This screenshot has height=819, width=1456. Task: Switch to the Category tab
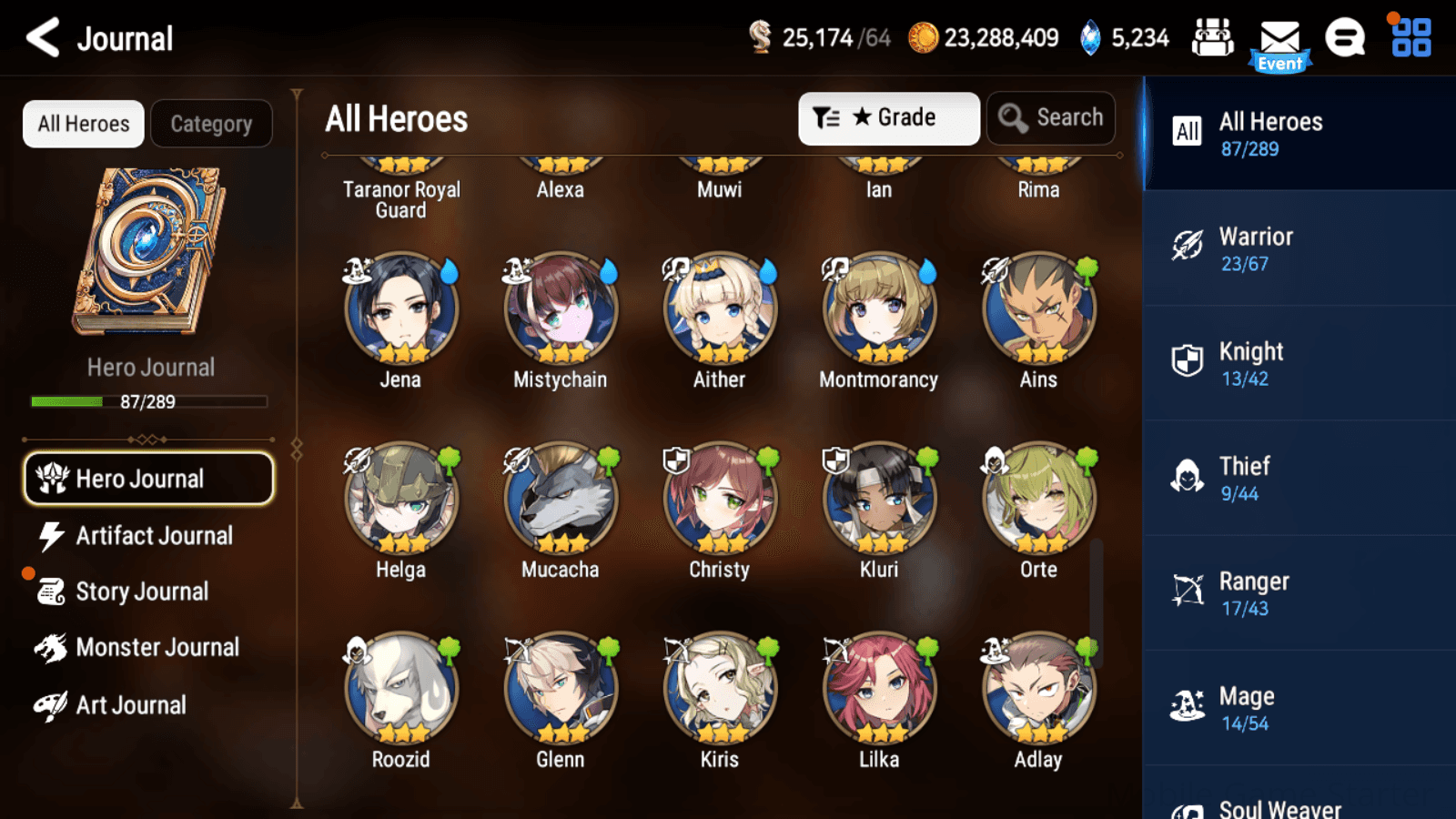click(x=211, y=124)
